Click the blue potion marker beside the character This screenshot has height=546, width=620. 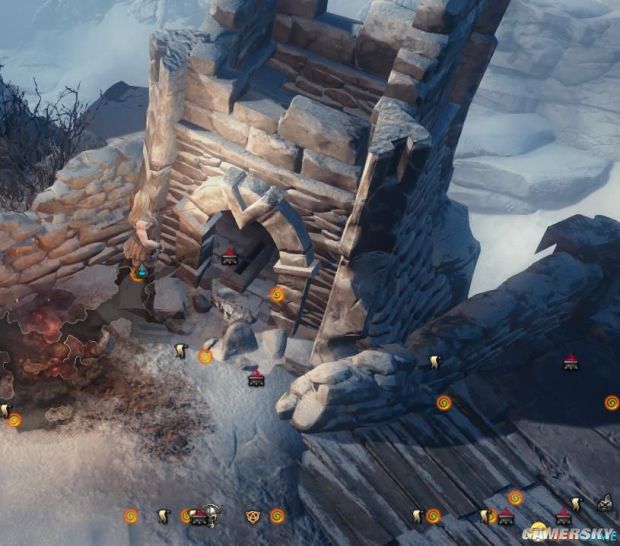click(x=142, y=271)
